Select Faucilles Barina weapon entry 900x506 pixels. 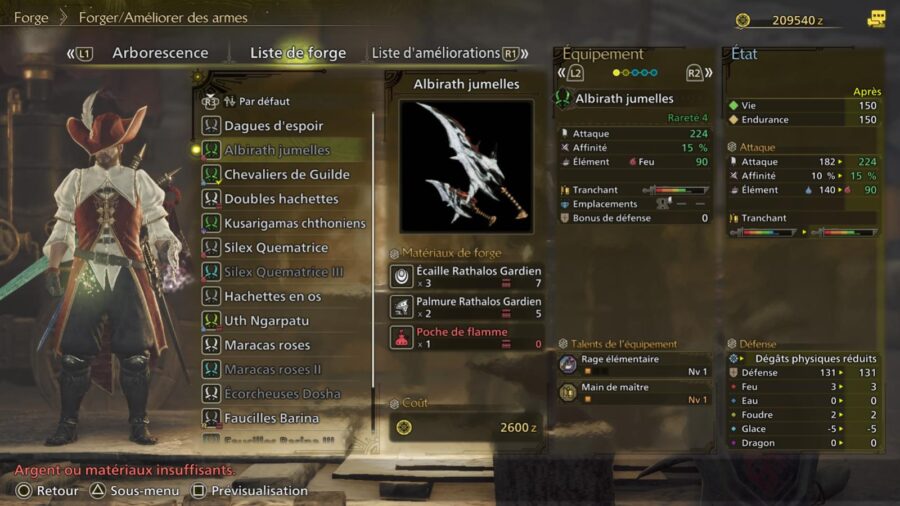pyautogui.click(x=271, y=418)
